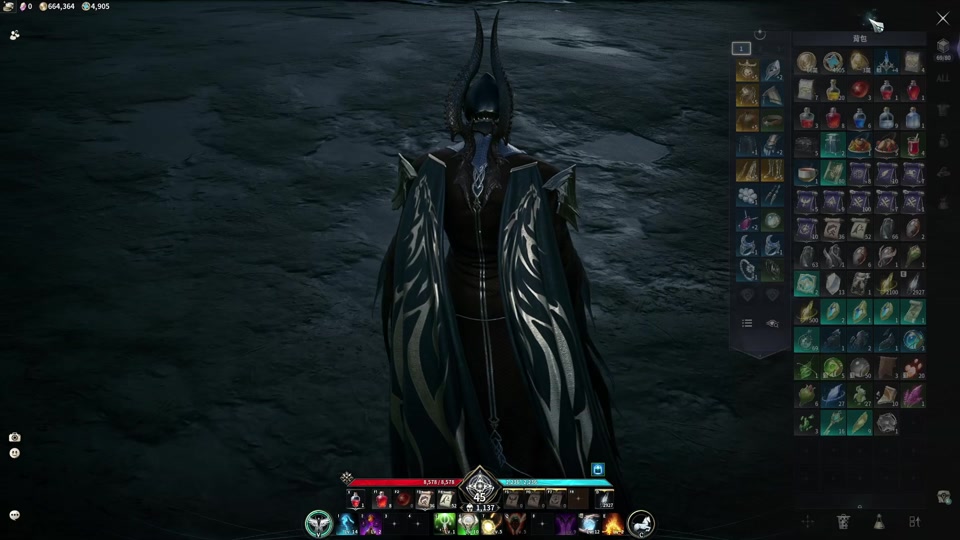Open the camera screenshot mode icon
This screenshot has width=960, height=540.
click(x=14, y=437)
